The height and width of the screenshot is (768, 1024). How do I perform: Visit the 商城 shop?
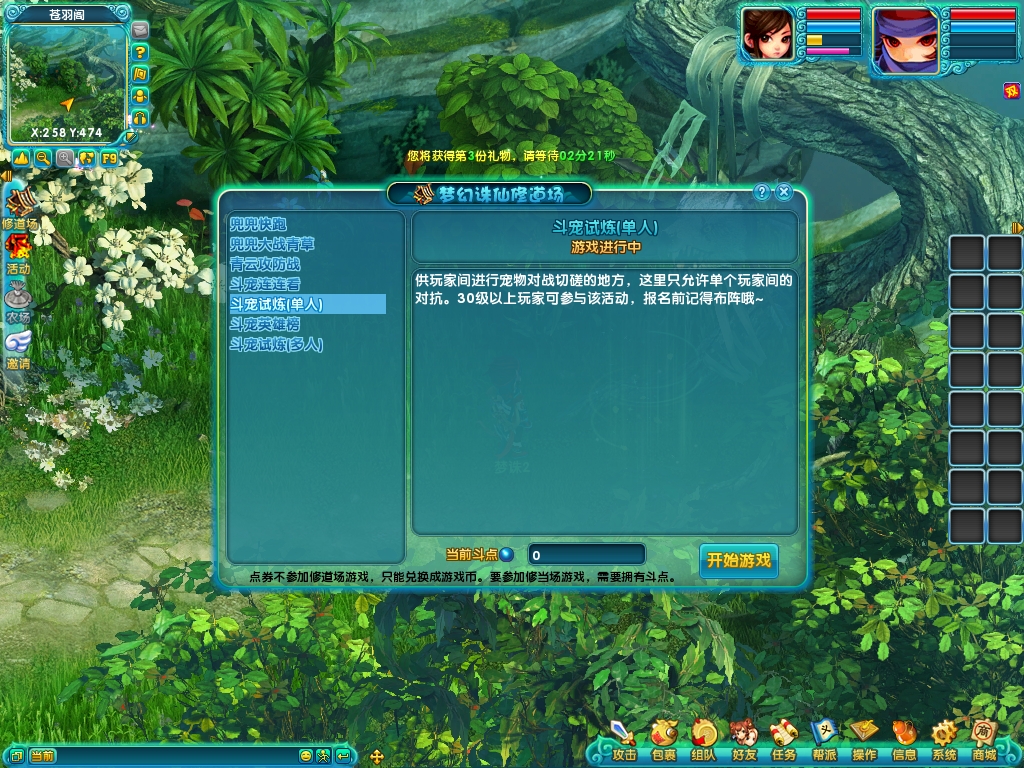[983, 740]
